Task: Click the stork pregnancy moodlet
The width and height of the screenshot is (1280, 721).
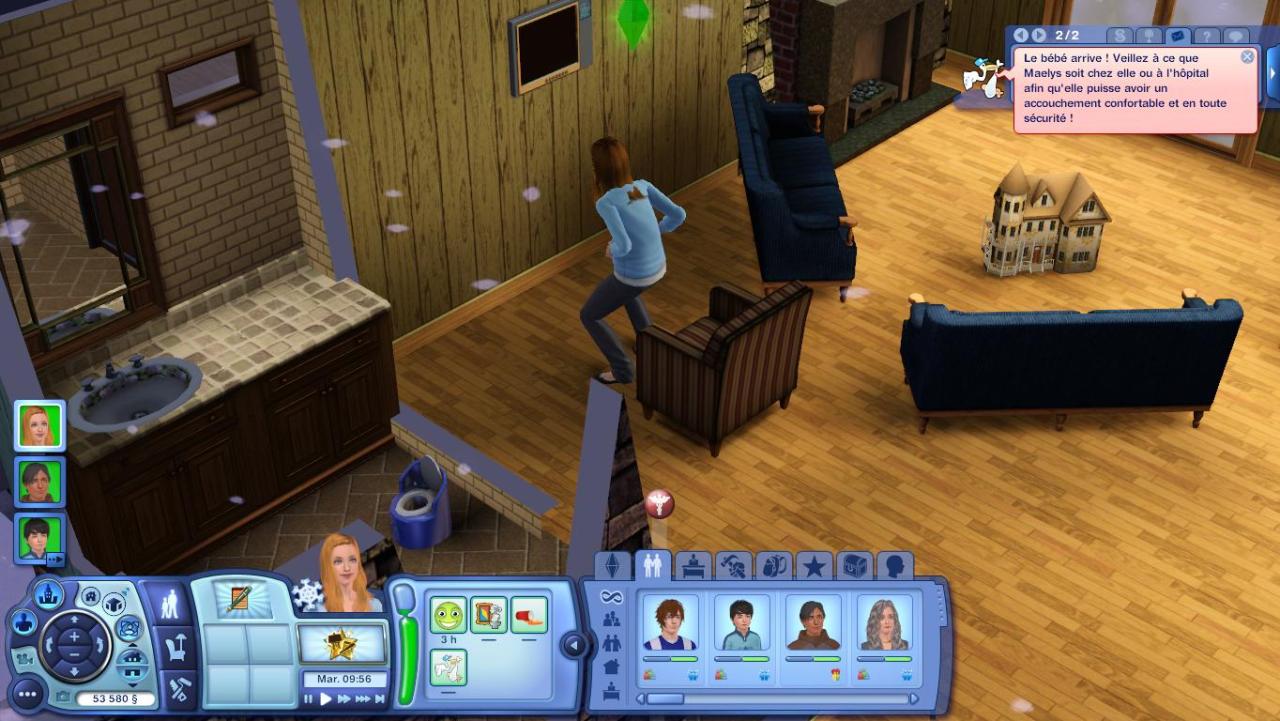Action: pyautogui.click(x=448, y=667)
